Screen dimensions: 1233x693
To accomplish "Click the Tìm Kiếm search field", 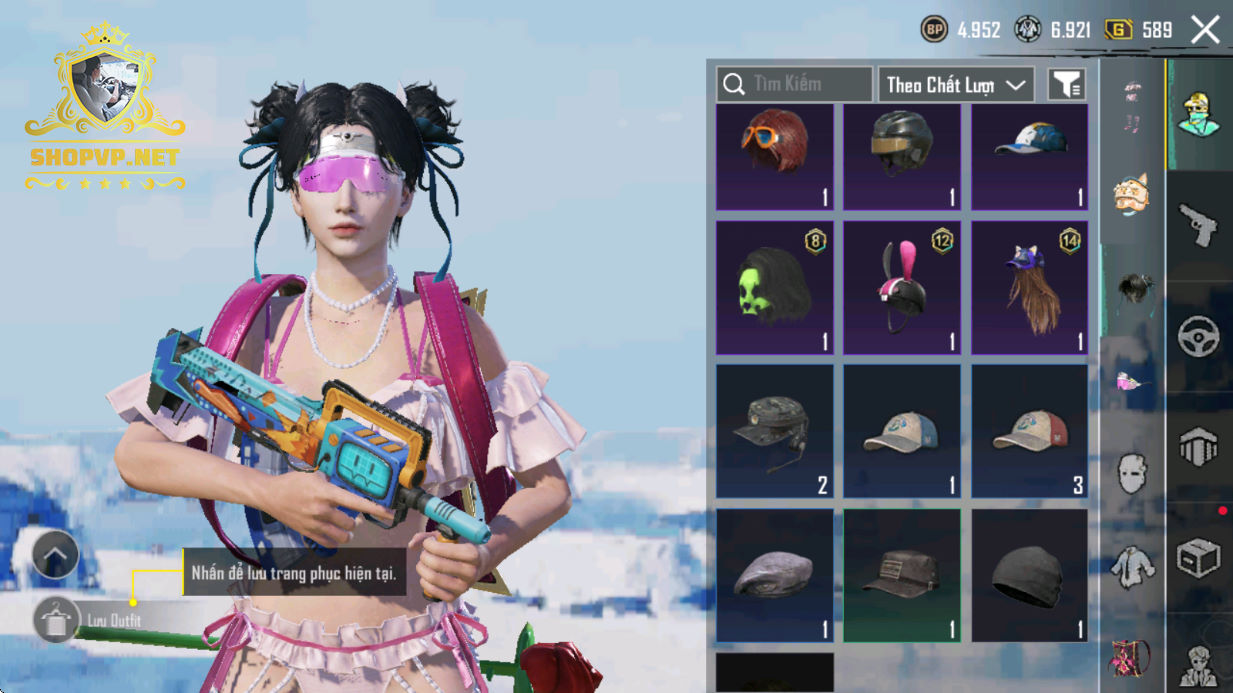I will [794, 85].
